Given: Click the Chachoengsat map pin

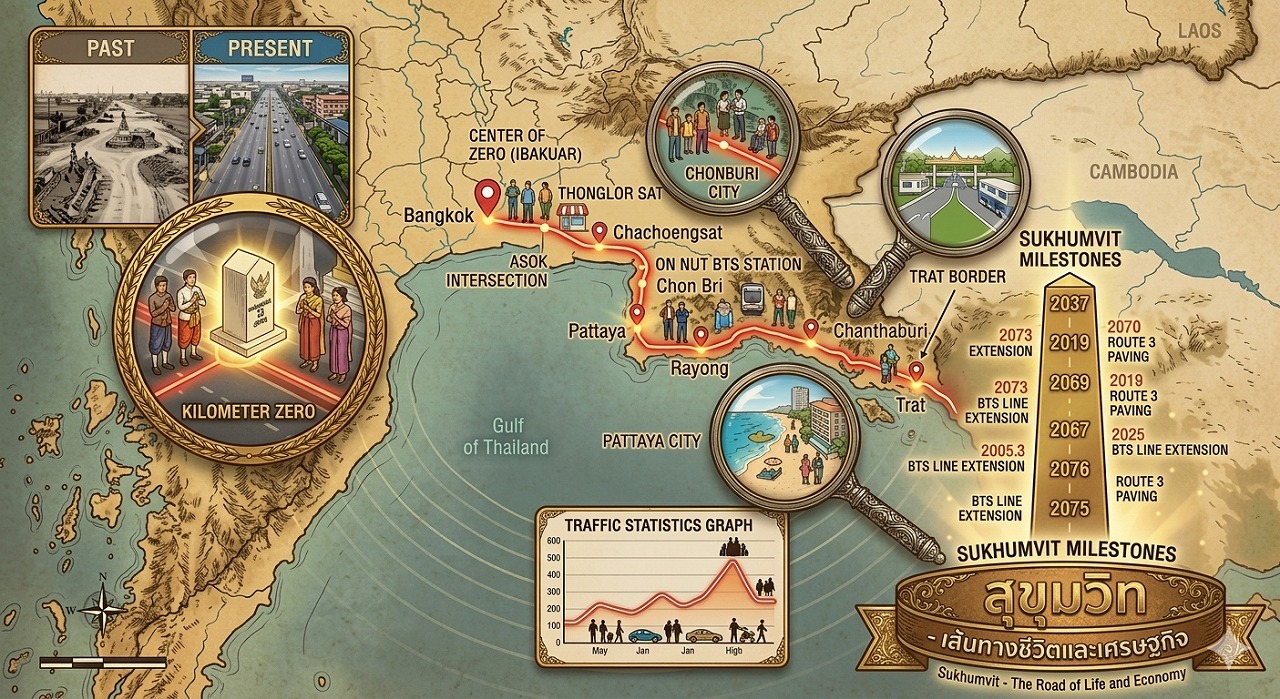Looking at the screenshot, I should click(x=600, y=232).
